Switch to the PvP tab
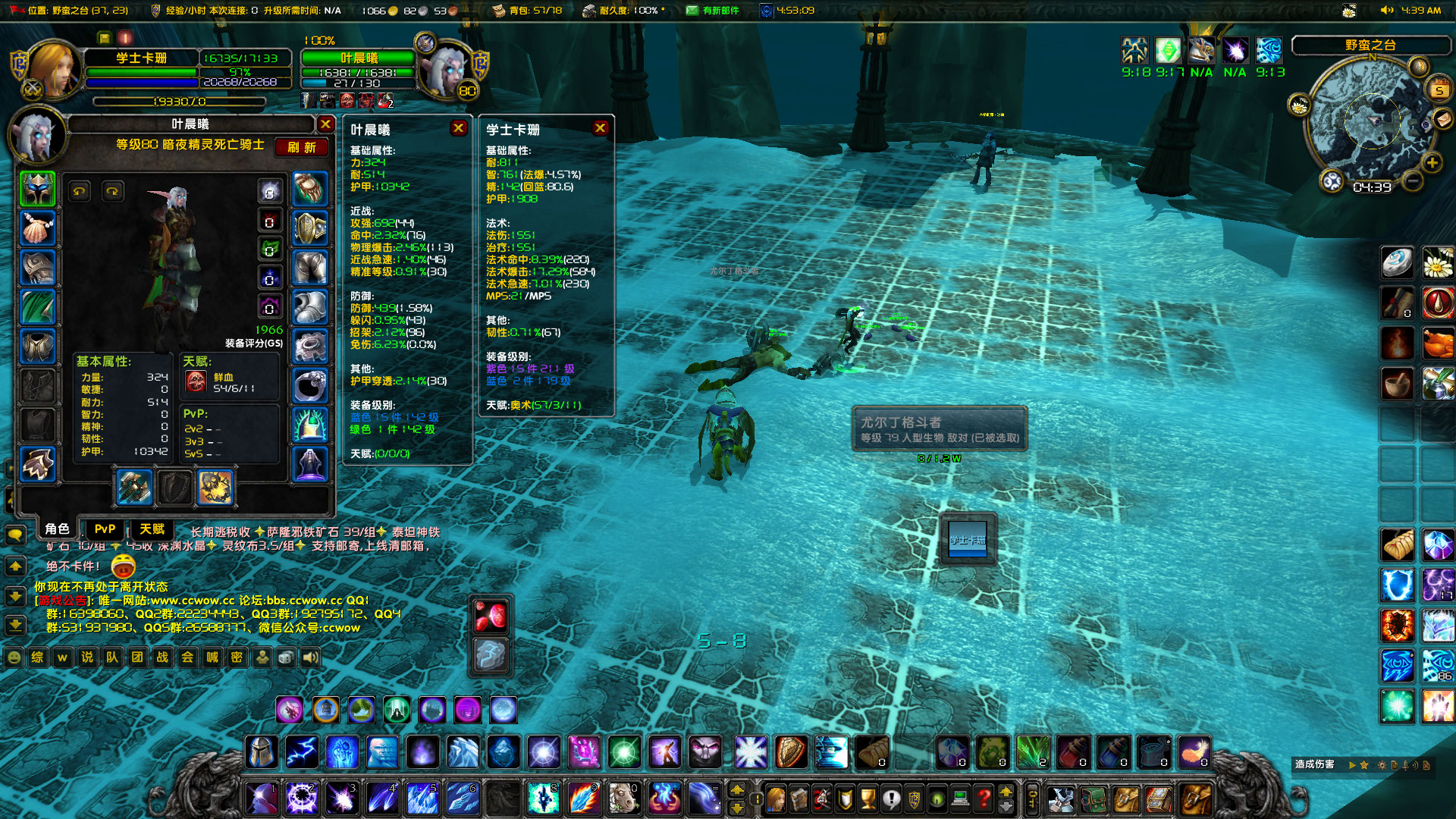This screenshot has height=819, width=1456. [x=104, y=529]
